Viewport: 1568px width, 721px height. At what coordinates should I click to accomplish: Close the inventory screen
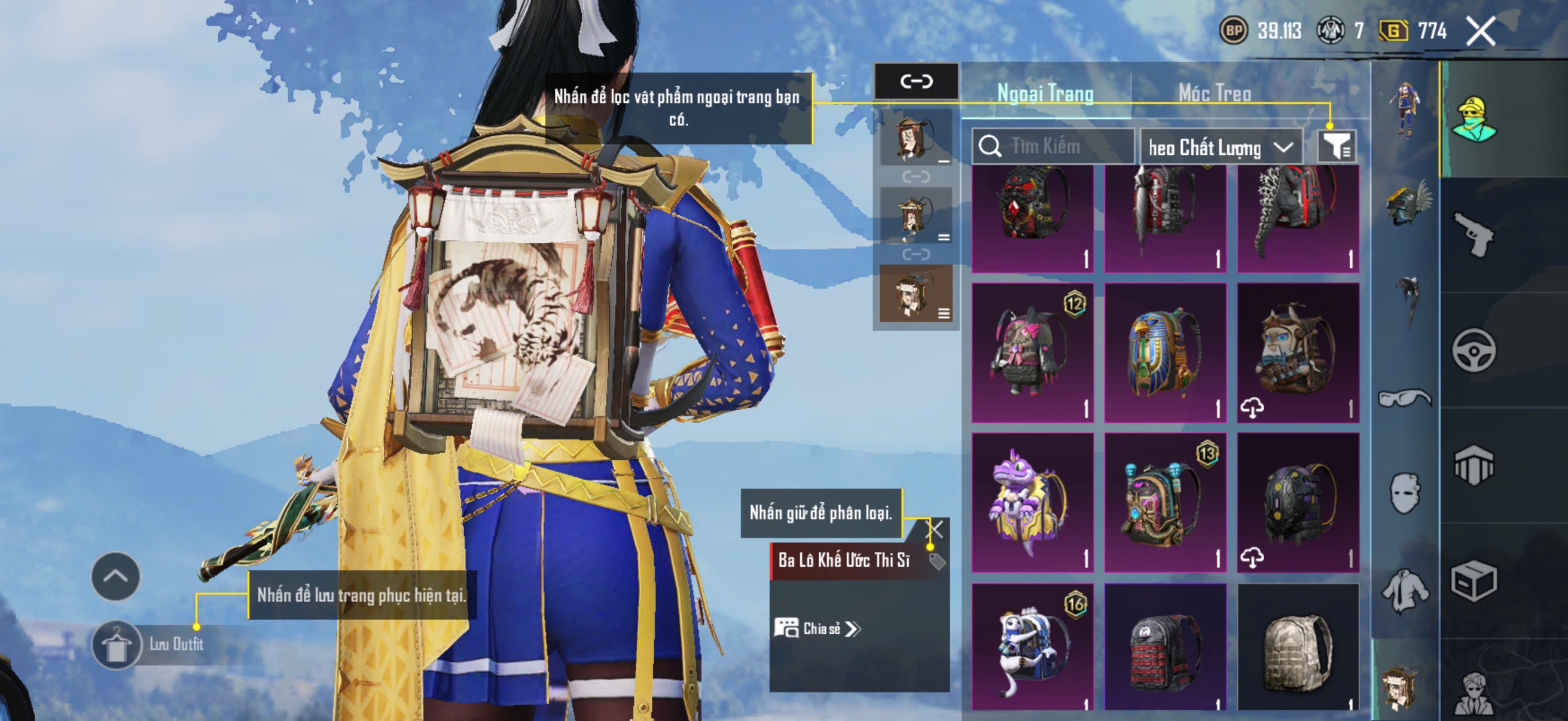(x=1480, y=31)
